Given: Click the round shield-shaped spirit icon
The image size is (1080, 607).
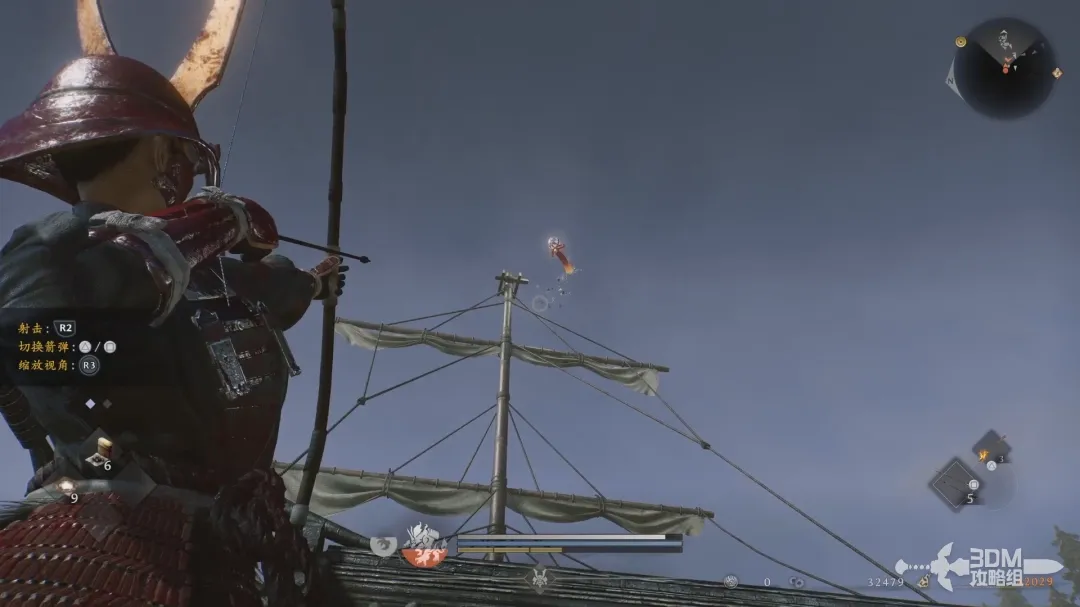Looking at the screenshot, I should click(x=384, y=545).
